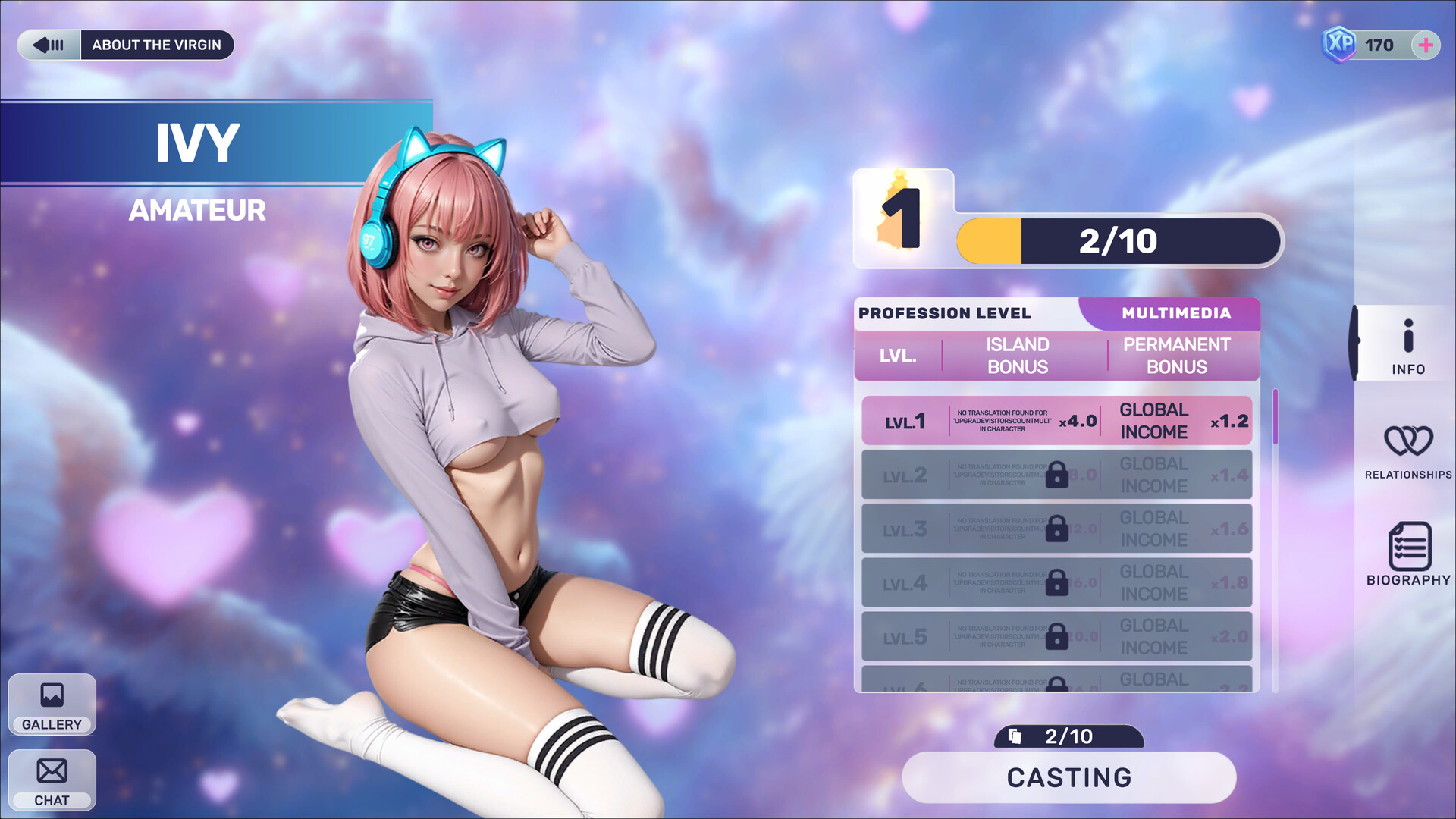This screenshot has width=1456, height=819.
Task: Select the Profession Level tab
Action: 945,313
